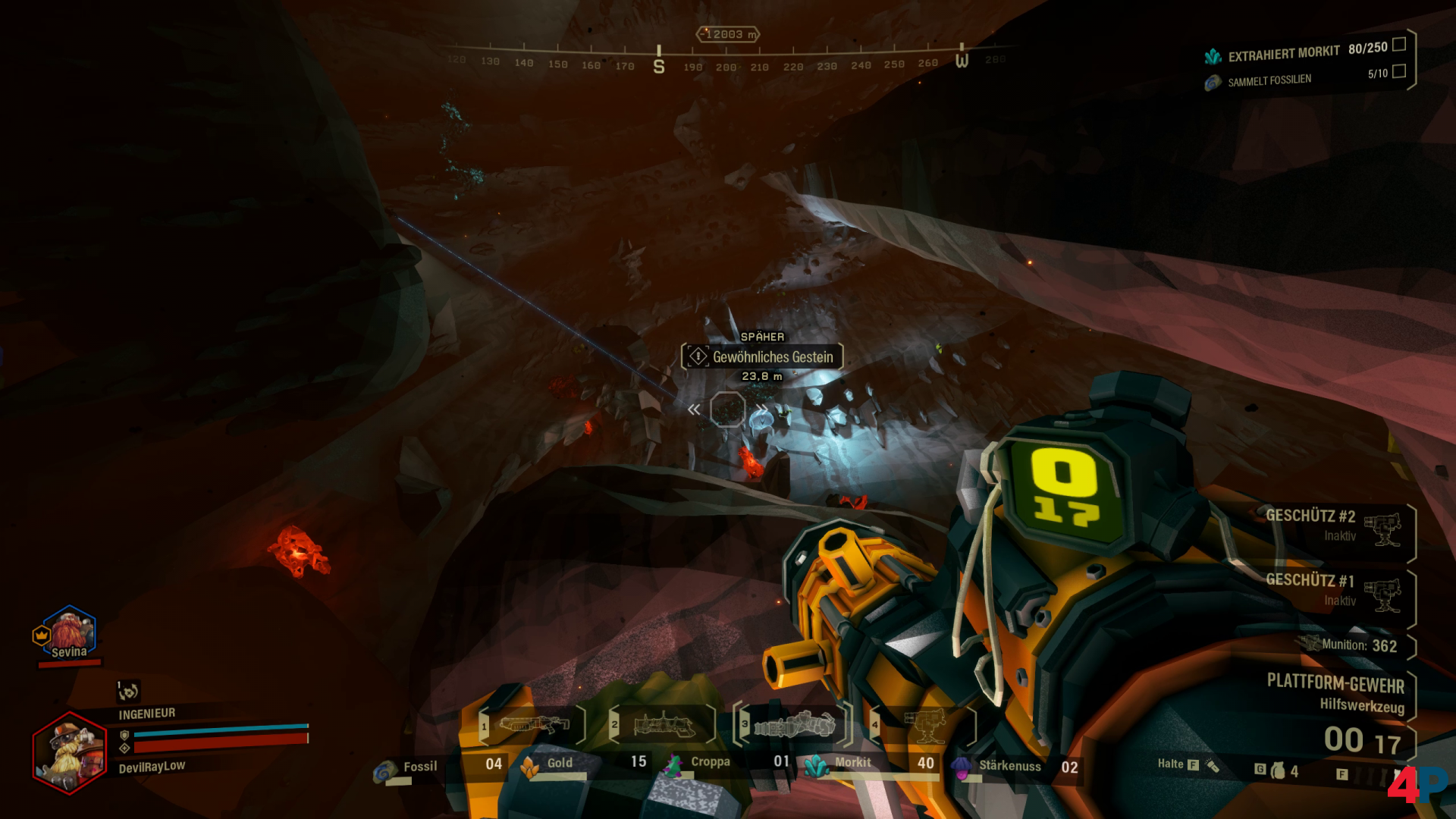Select the Geschütz #2 turret panel
Image resolution: width=1456 pixels, height=819 pixels.
point(1333,526)
